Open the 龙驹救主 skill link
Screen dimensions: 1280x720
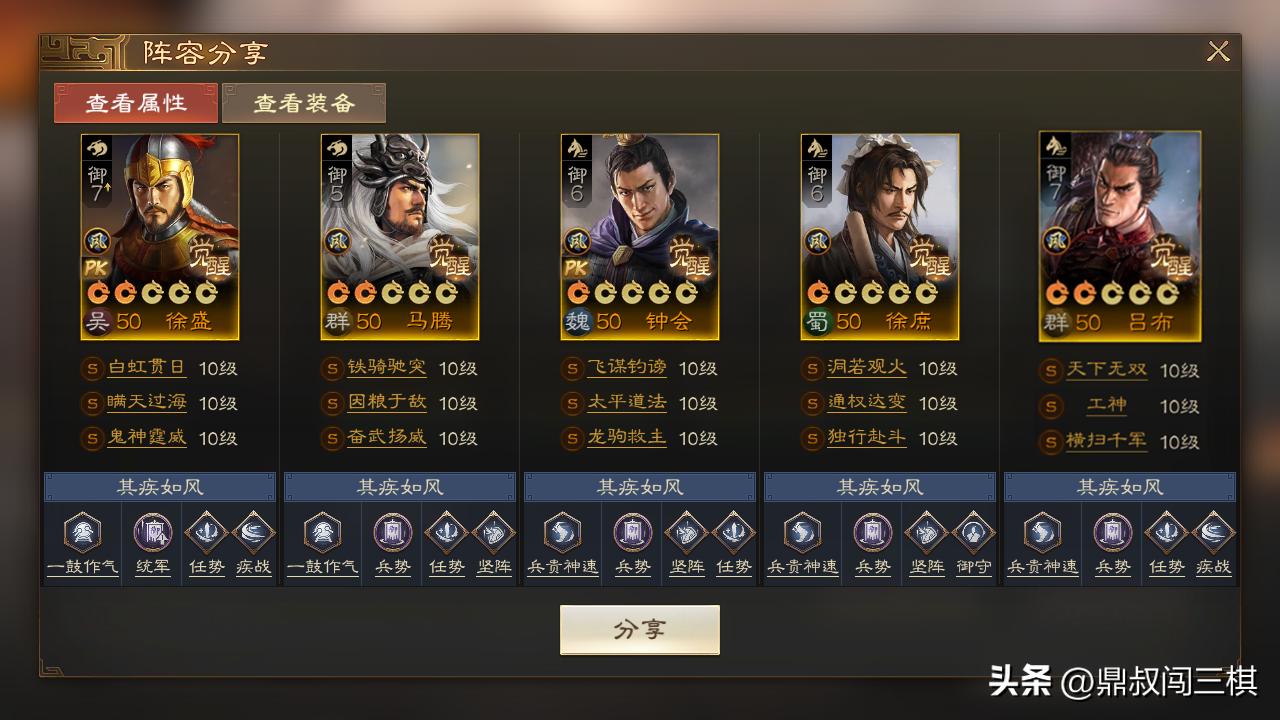[x=627, y=438]
